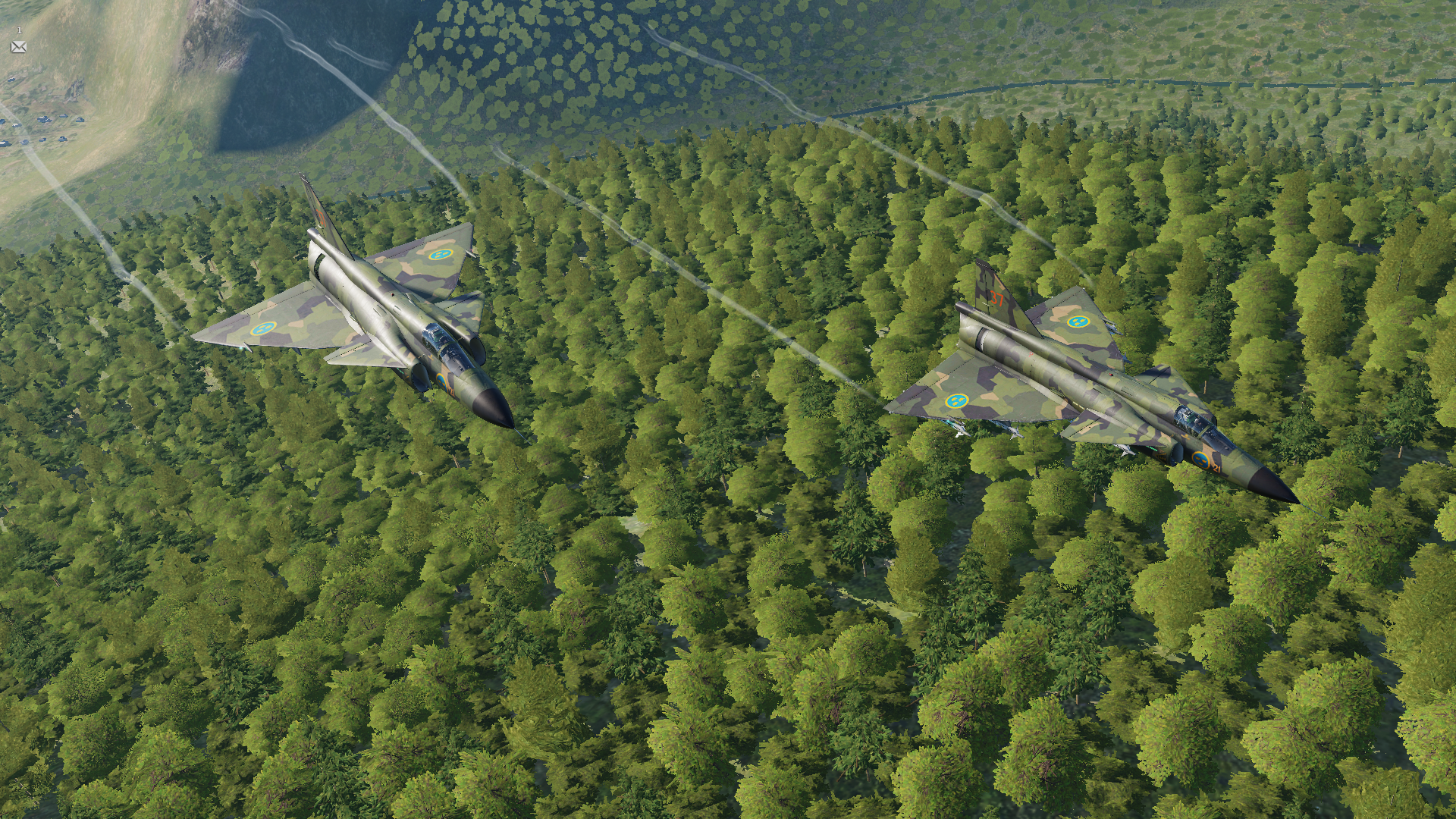Open the envelope message icon

coord(19,47)
